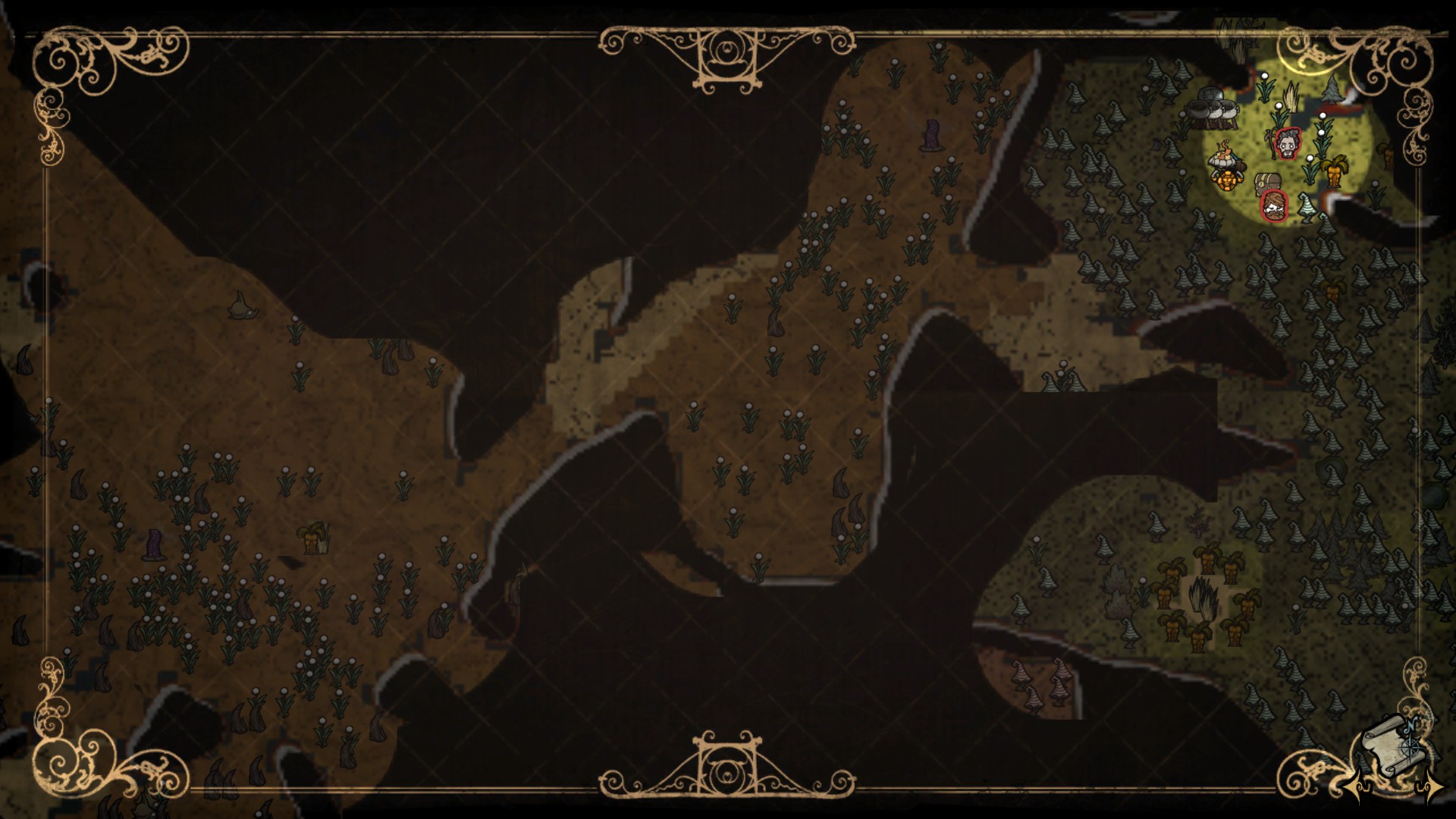Open the treasure Chest icon at base camp
Viewport: 1456px width, 819px height.
click(1267, 182)
